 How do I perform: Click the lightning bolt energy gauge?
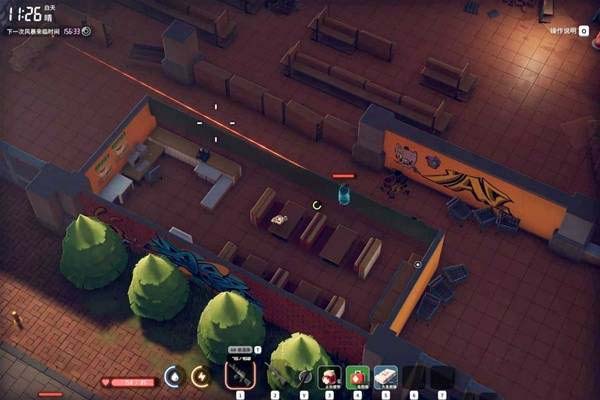click(201, 376)
